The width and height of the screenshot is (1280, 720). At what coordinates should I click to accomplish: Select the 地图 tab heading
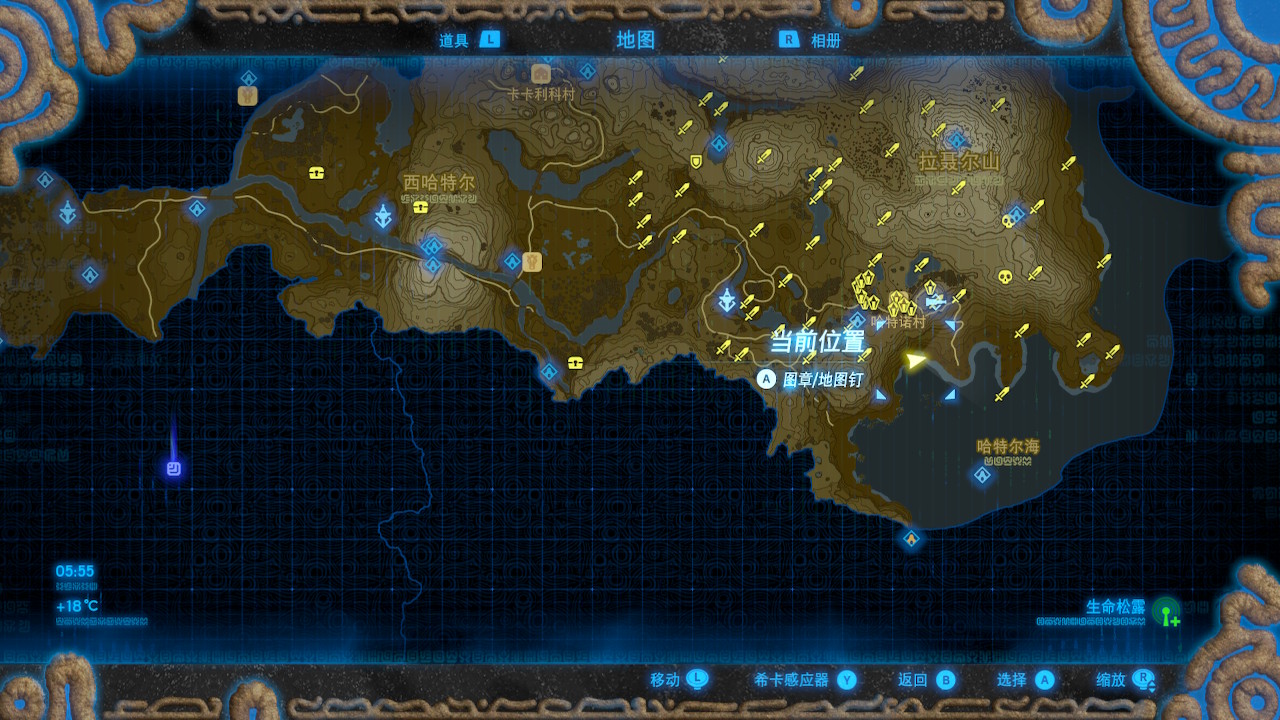pos(636,40)
